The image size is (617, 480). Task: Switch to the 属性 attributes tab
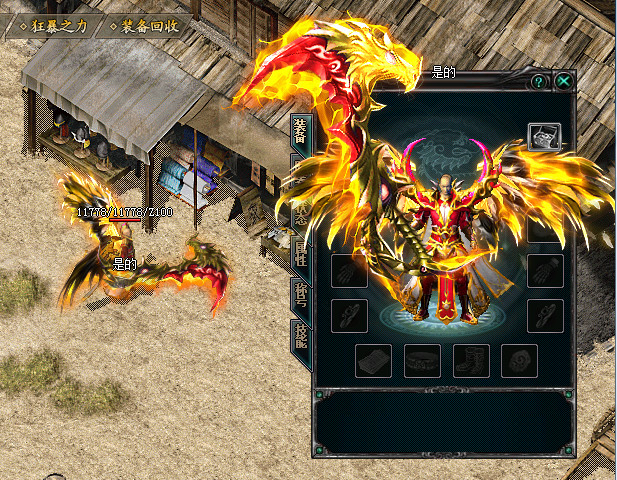point(299,250)
